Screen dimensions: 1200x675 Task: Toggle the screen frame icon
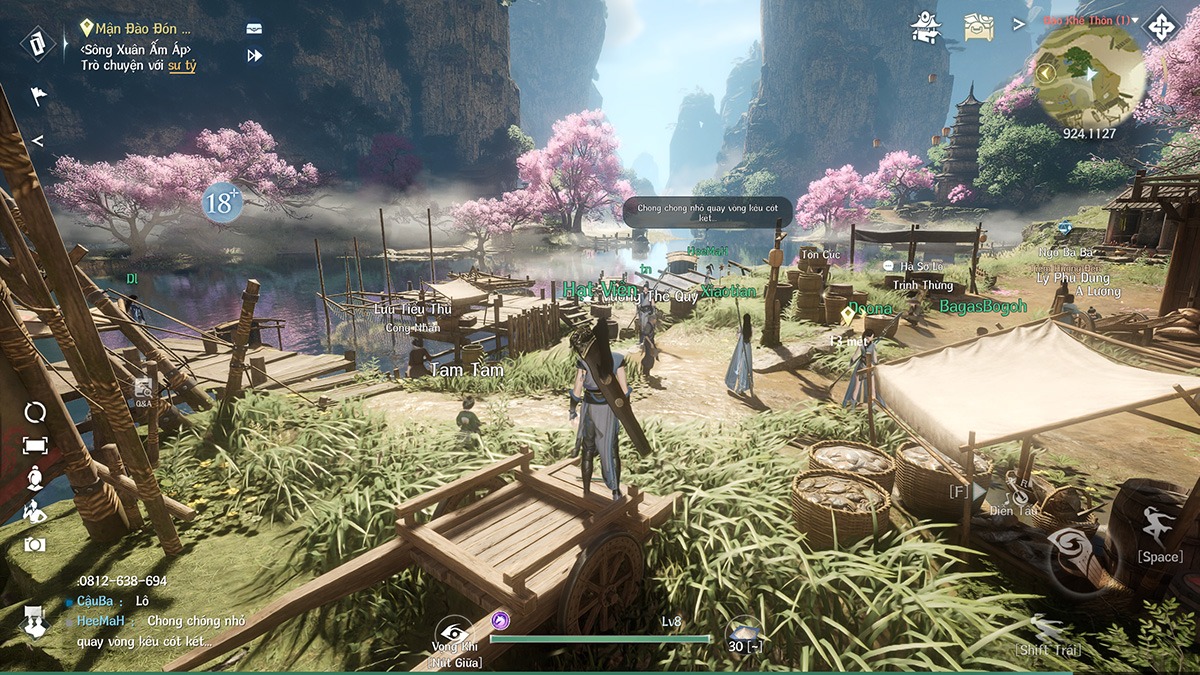[x=35, y=445]
